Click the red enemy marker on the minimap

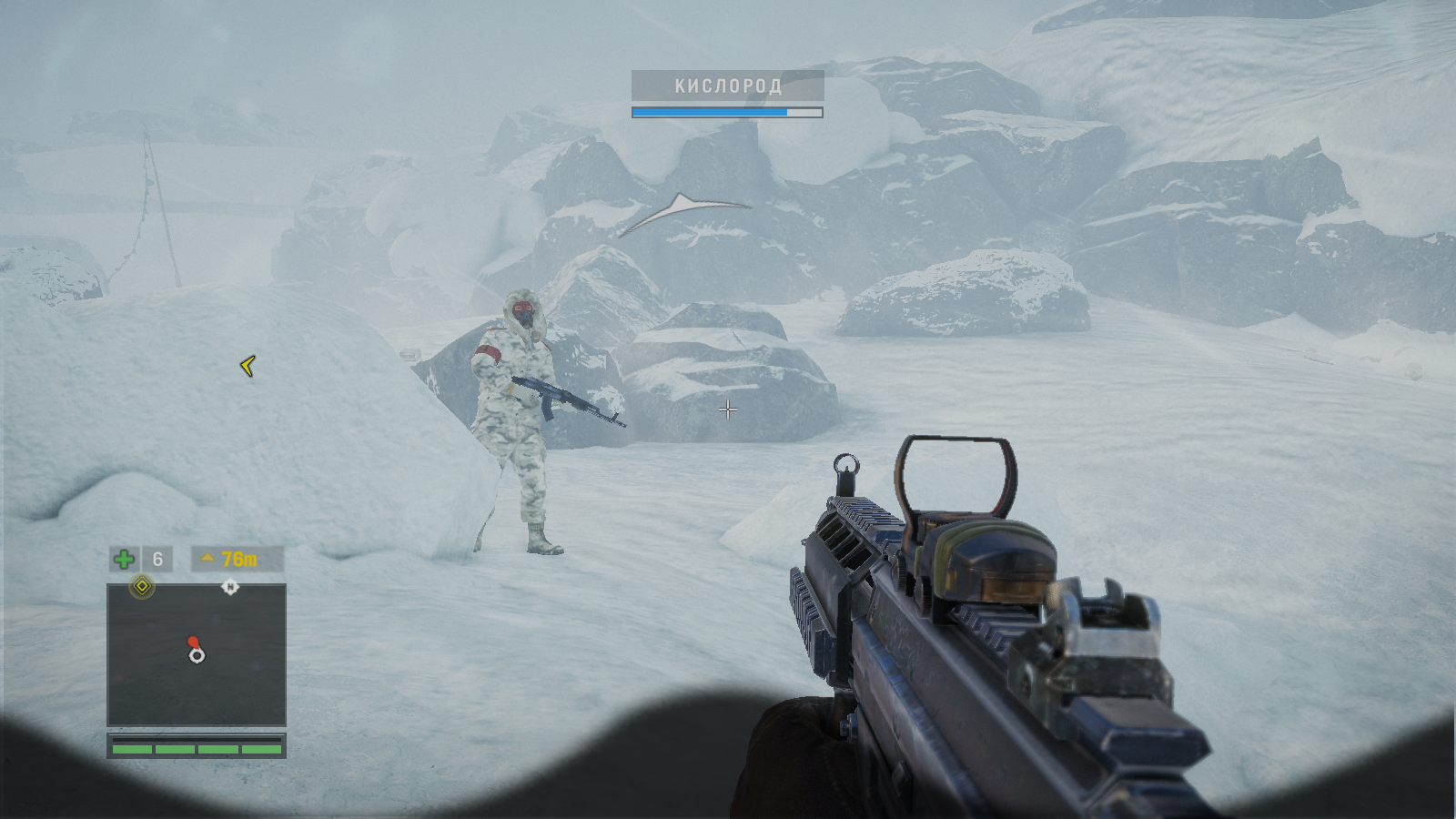click(x=192, y=642)
